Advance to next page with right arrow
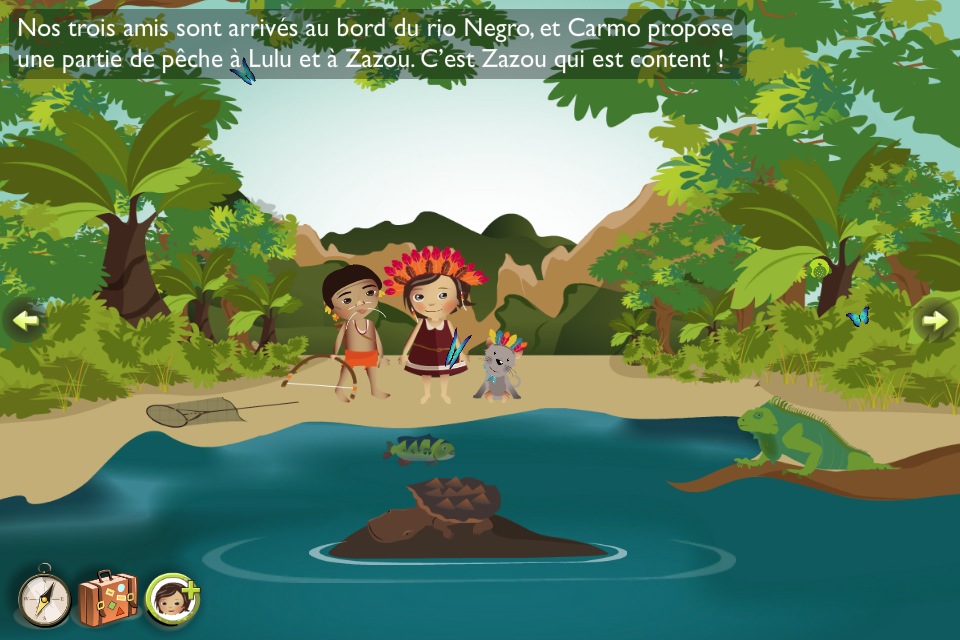Image resolution: width=960 pixels, height=640 pixels. pyautogui.click(x=934, y=320)
